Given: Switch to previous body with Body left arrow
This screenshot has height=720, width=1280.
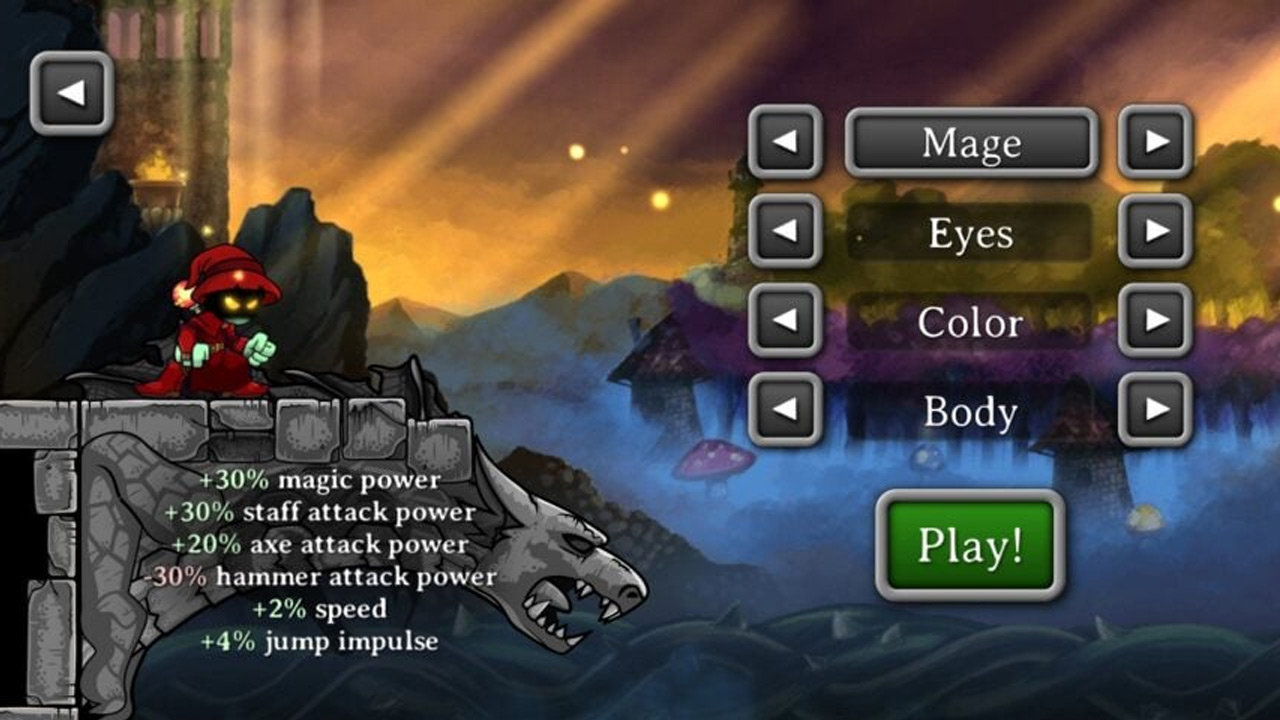Looking at the screenshot, I should (785, 411).
